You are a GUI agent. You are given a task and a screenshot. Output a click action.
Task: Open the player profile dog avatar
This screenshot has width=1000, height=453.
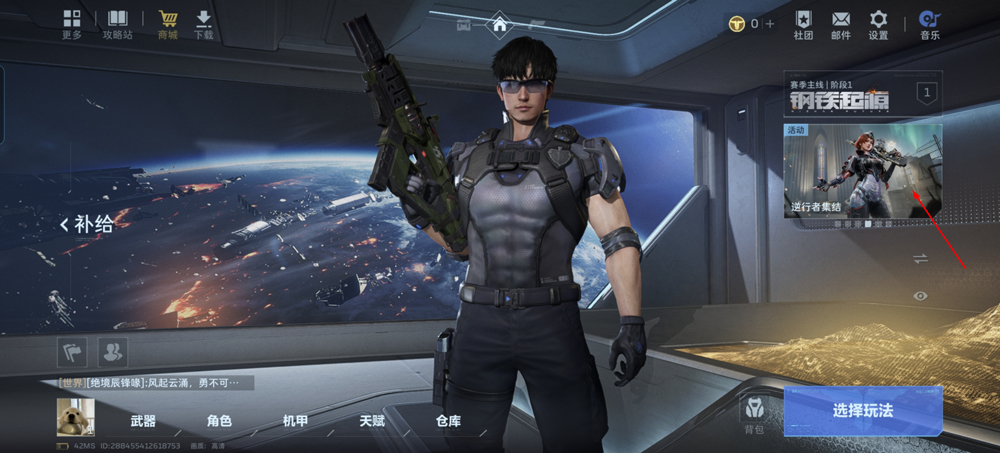click(x=75, y=417)
